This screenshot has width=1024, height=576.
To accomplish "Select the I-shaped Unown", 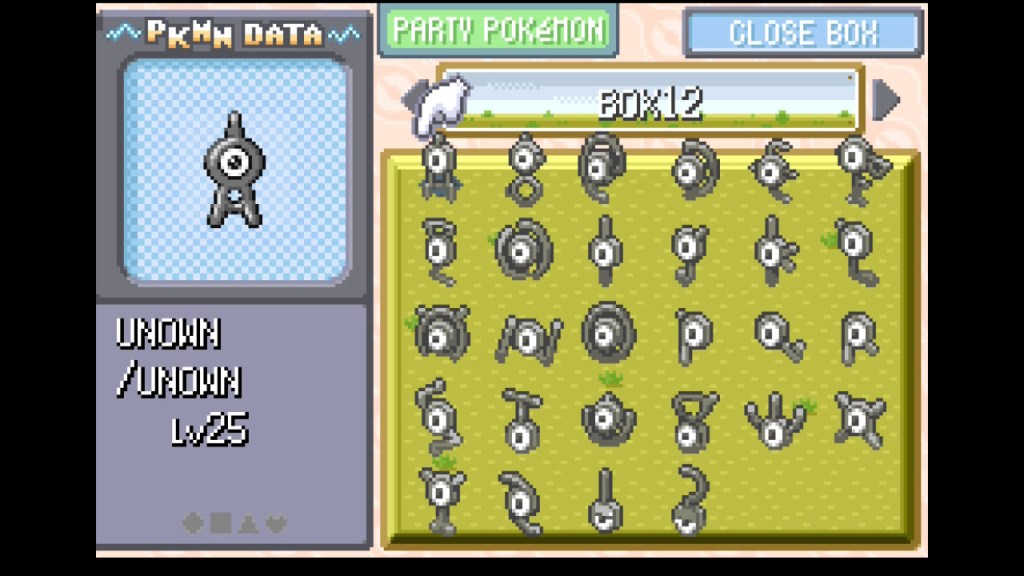I will point(605,250).
